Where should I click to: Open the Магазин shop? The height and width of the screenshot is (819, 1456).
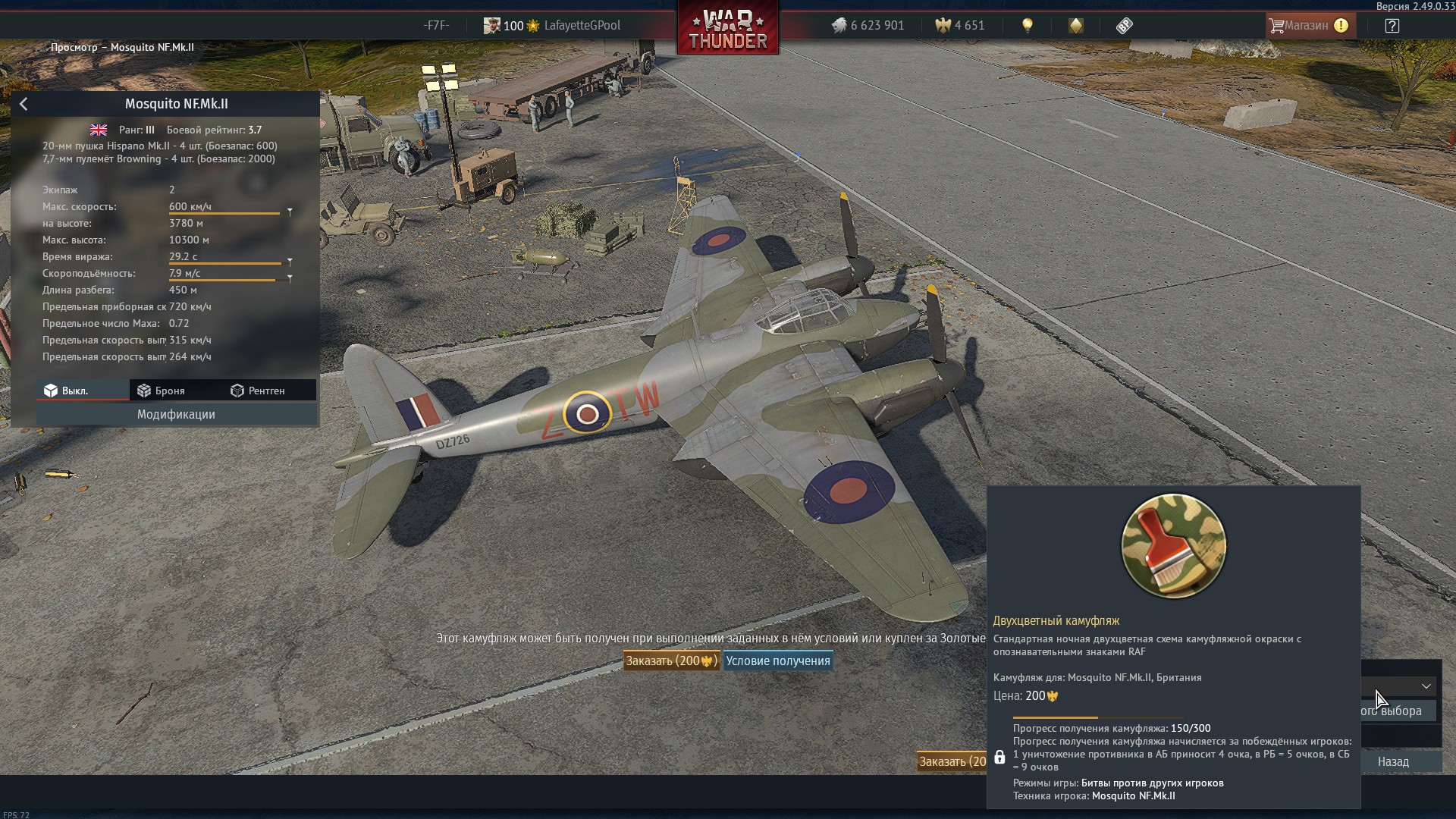click(1309, 26)
